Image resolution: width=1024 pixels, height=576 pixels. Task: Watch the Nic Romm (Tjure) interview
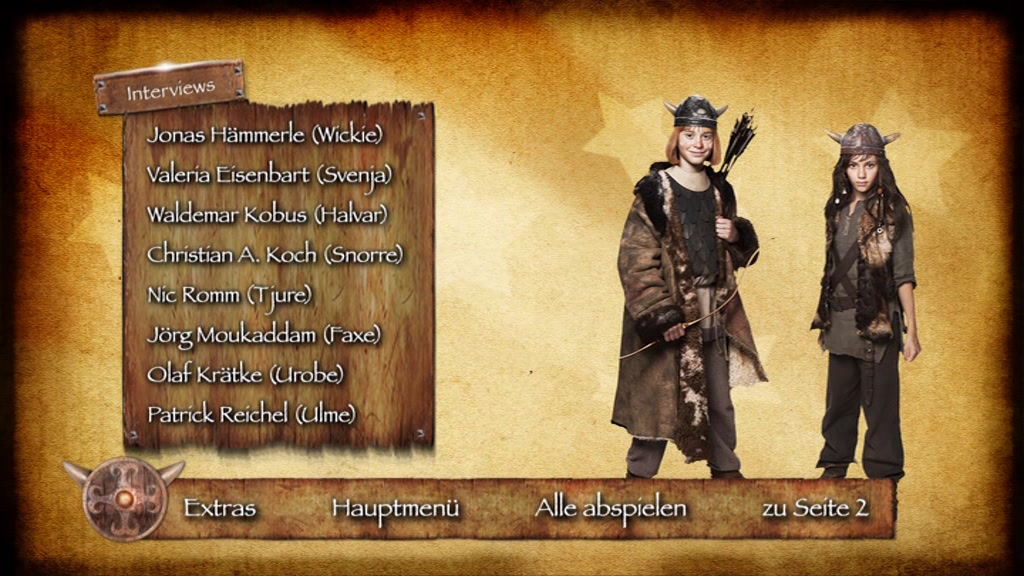(x=230, y=294)
